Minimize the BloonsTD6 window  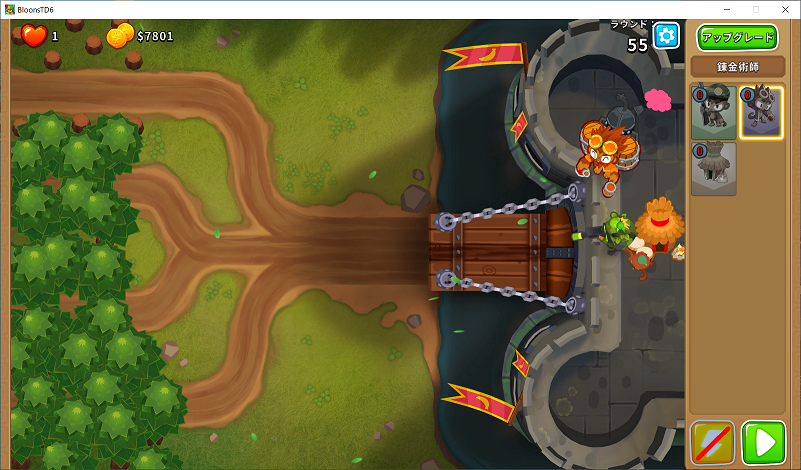[x=726, y=9]
